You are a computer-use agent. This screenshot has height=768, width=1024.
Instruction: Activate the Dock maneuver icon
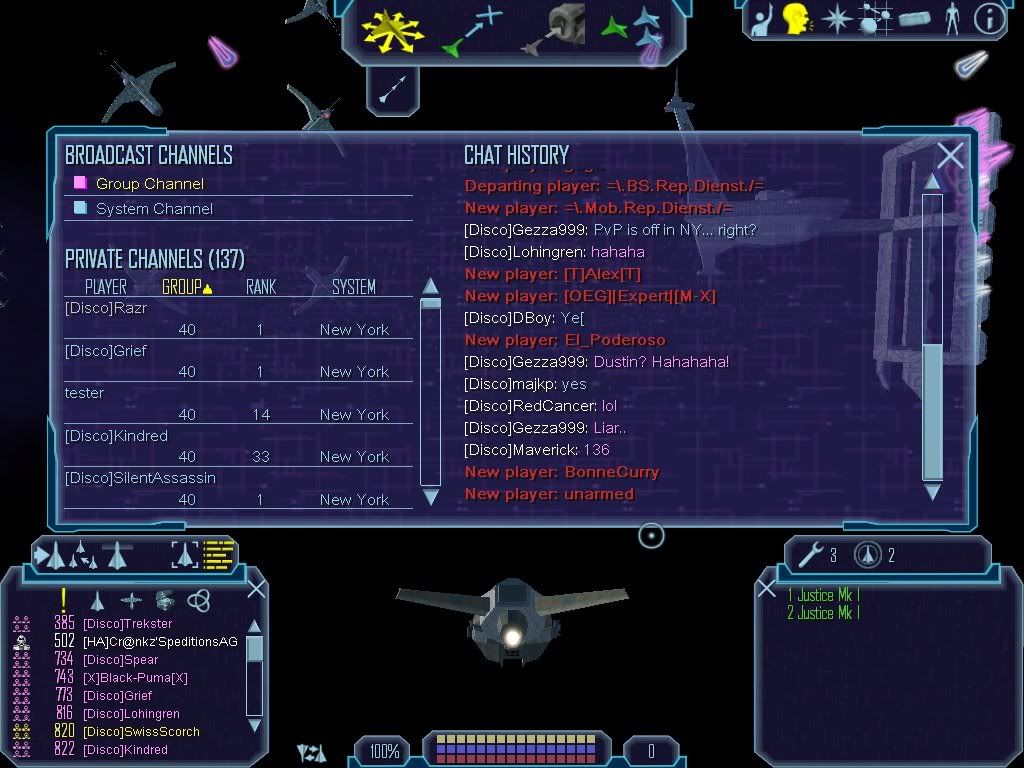click(550, 29)
